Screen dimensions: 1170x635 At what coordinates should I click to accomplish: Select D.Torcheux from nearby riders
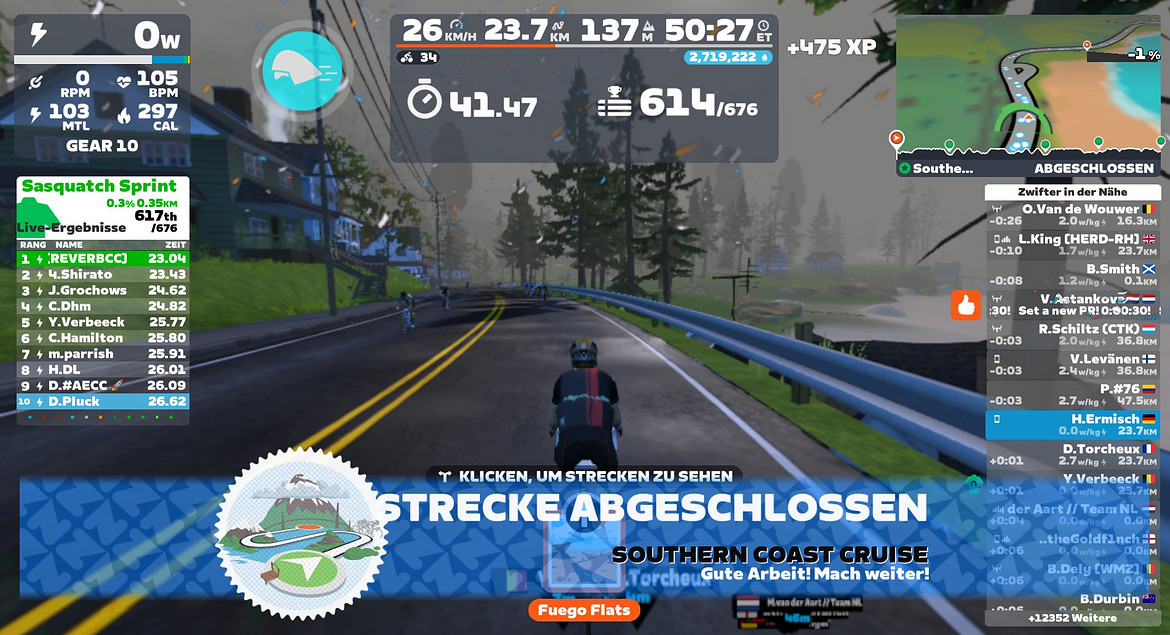pos(1073,455)
